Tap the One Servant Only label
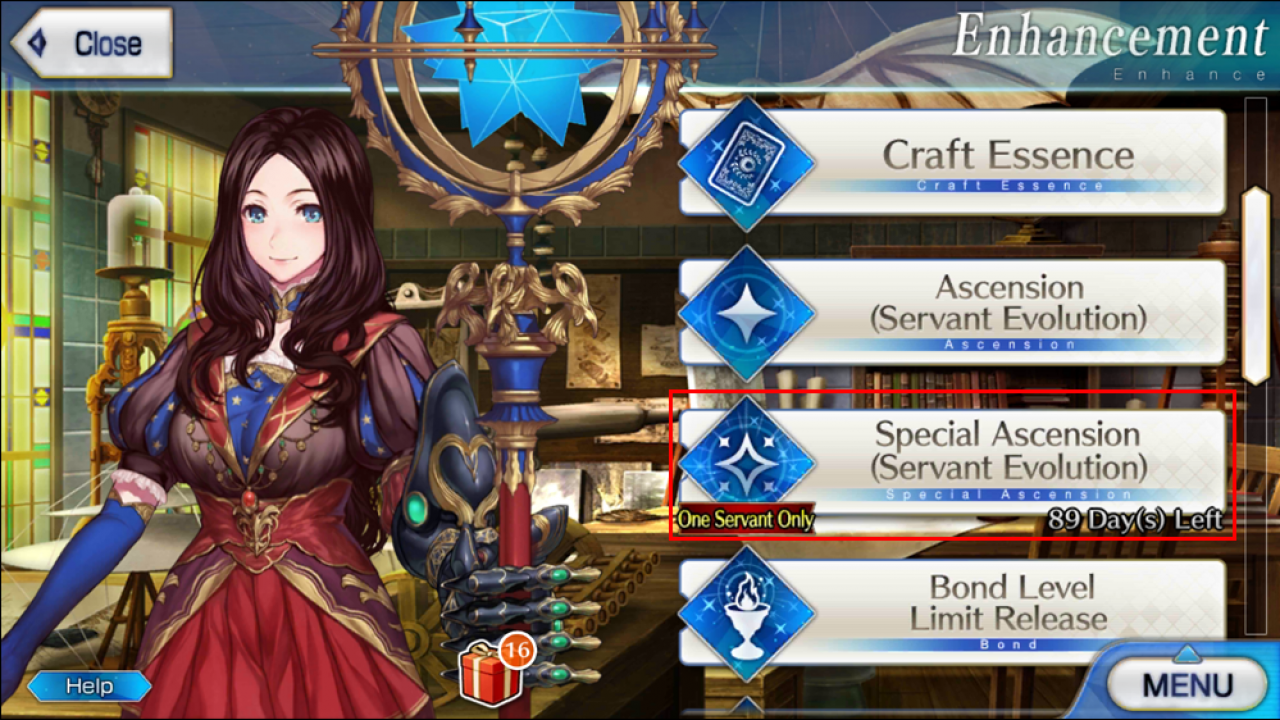 coord(745,520)
